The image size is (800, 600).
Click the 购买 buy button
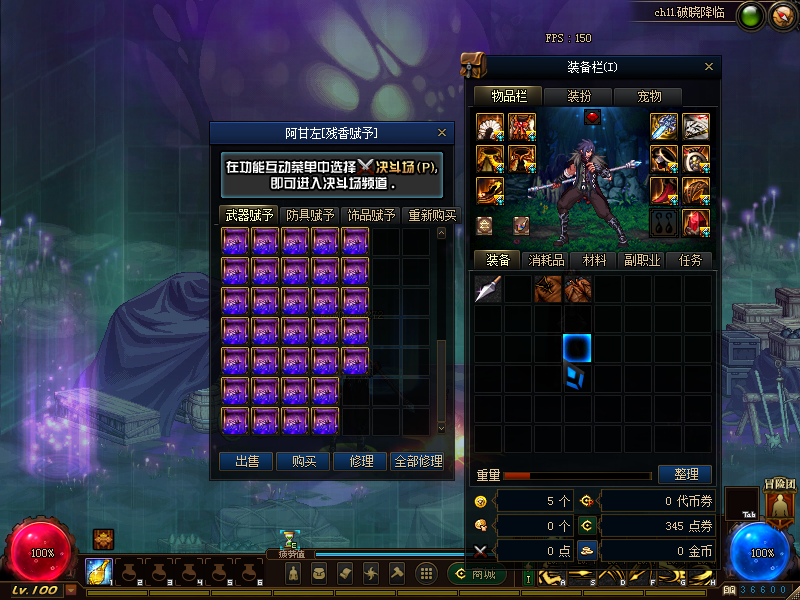(x=304, y=461)
